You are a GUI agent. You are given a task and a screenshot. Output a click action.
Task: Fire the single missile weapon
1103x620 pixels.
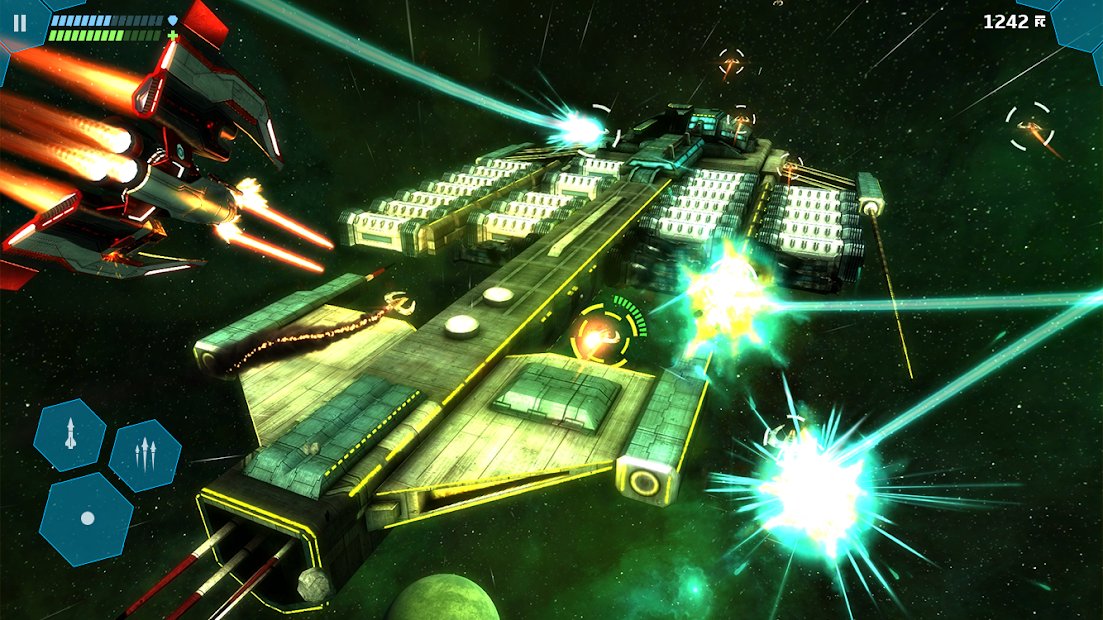coord(69,435)
